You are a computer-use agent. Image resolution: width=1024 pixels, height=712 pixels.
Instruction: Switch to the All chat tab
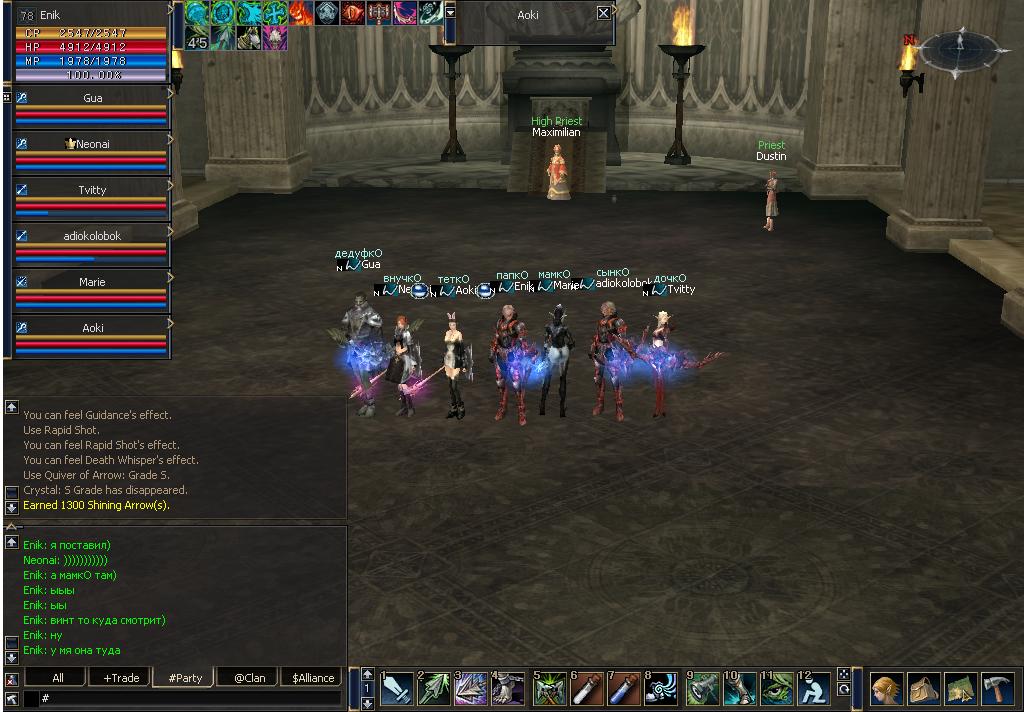click(58, 677)
